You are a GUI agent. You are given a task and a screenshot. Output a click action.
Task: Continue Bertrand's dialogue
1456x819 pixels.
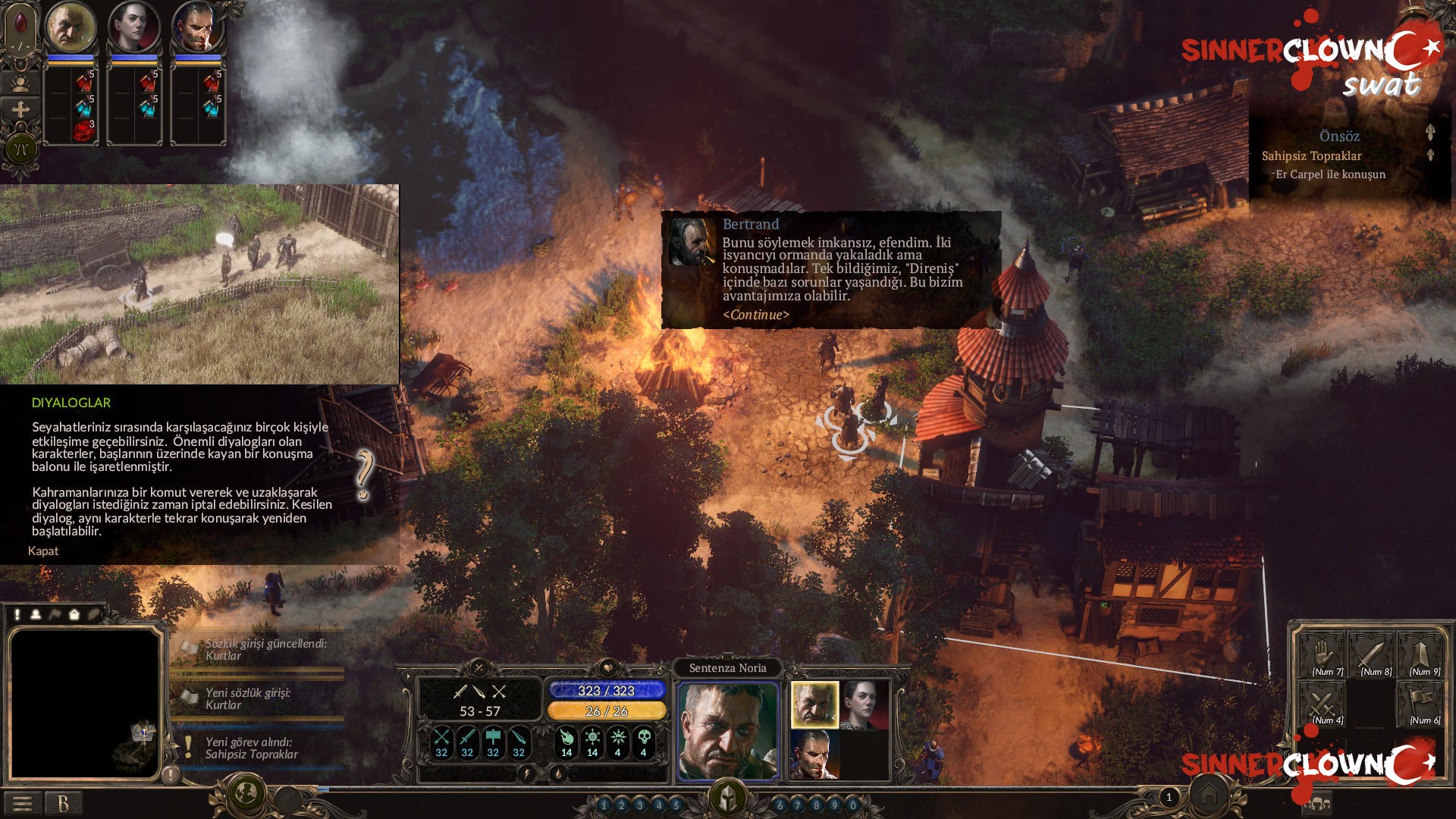(755, 315)
